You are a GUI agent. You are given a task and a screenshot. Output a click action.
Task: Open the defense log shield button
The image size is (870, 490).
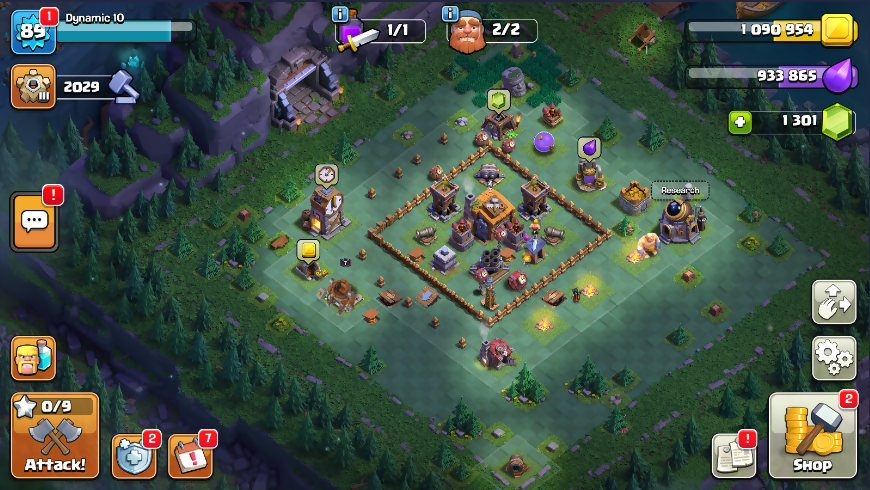[133, 456]
